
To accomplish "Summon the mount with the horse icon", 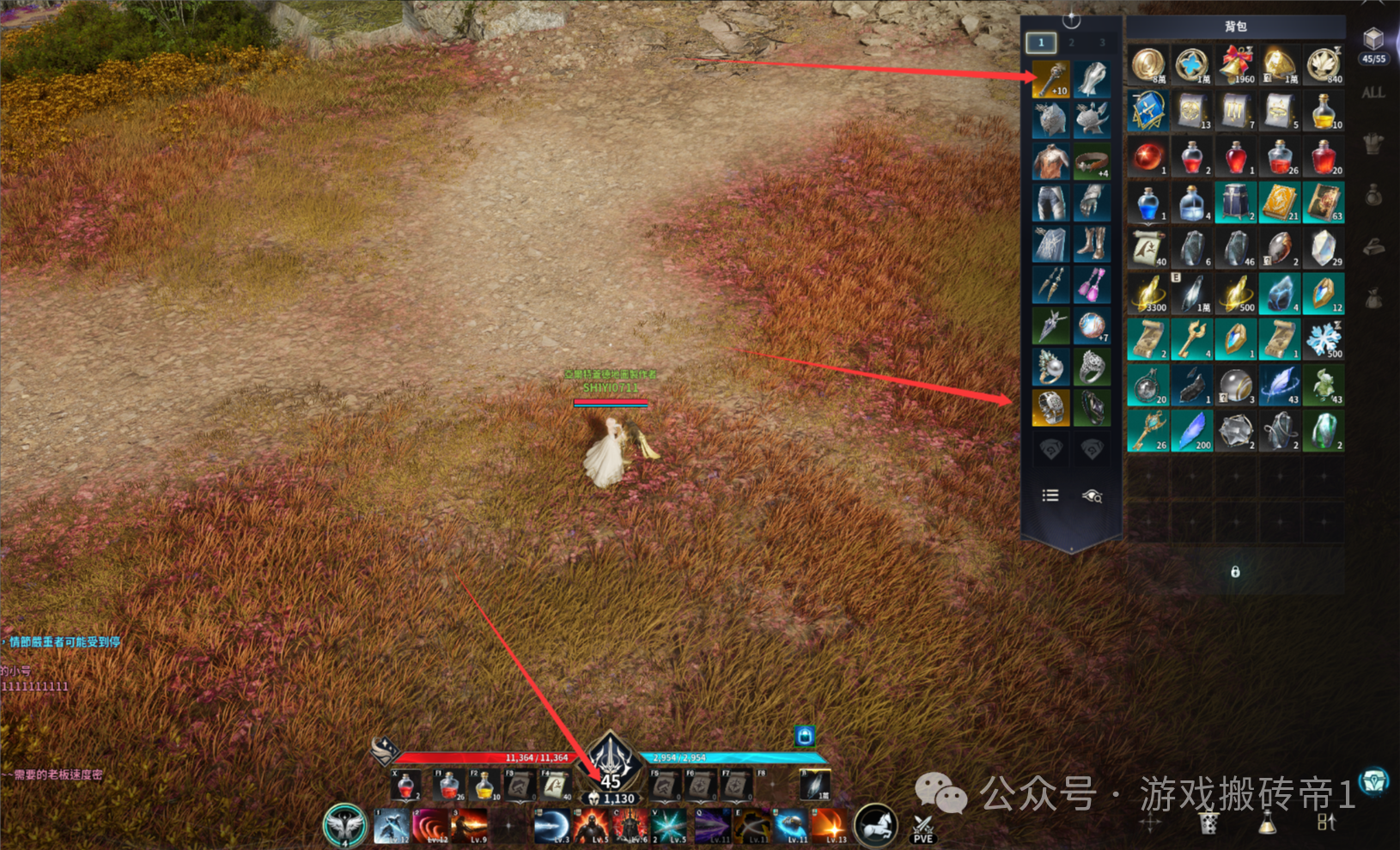I will (x=875, y=825).
